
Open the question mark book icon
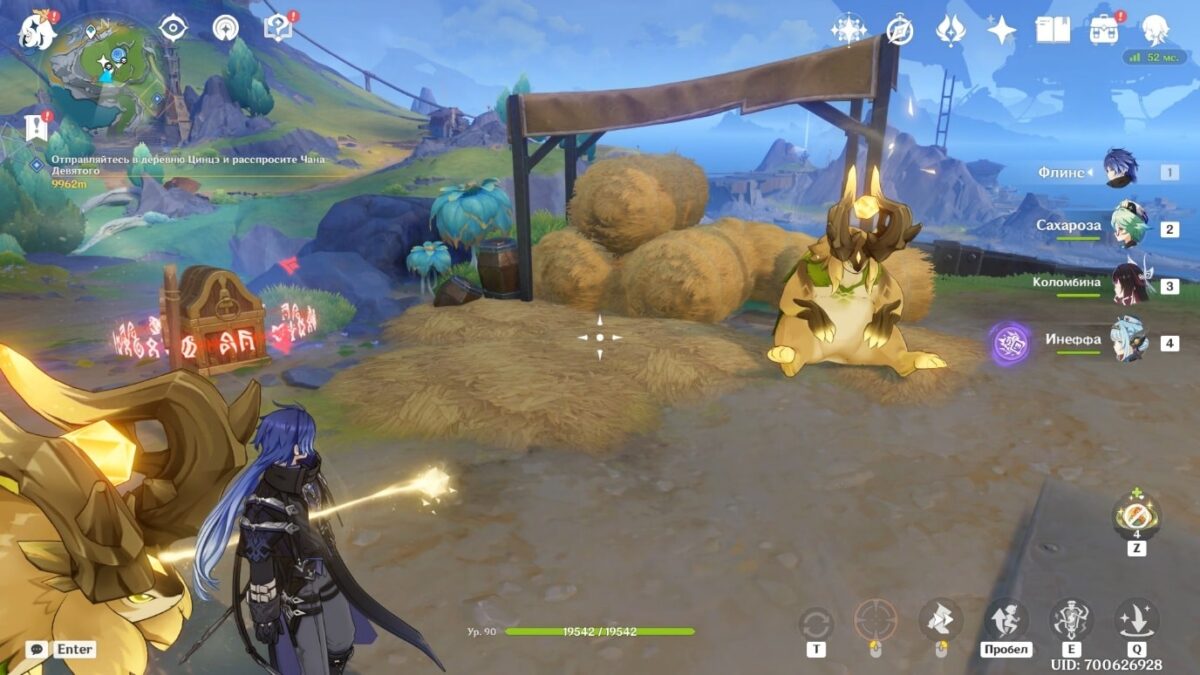[277, 27]
